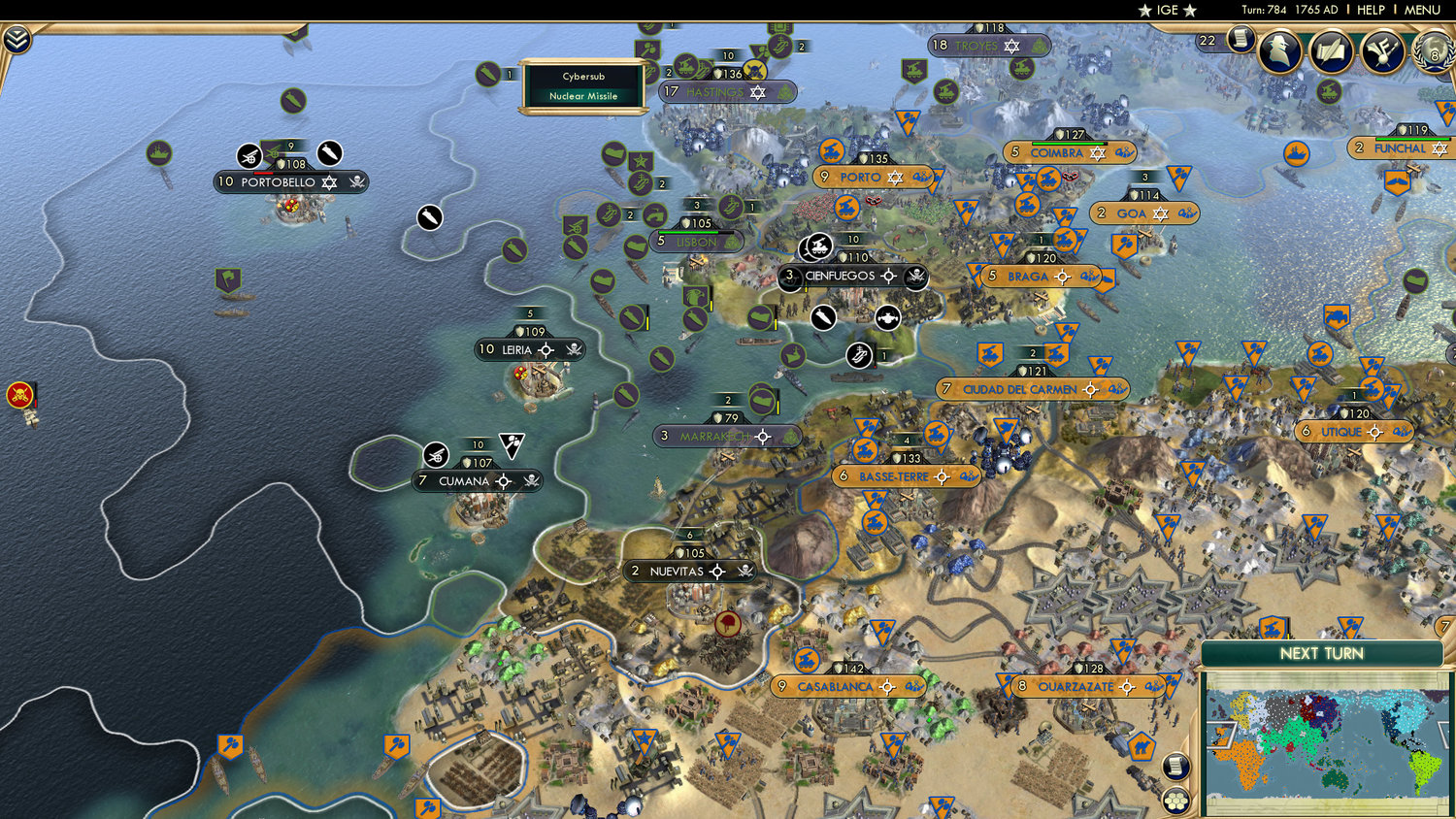Open HELP from the top bar

pyautogui.click(x=1373, y=10)
